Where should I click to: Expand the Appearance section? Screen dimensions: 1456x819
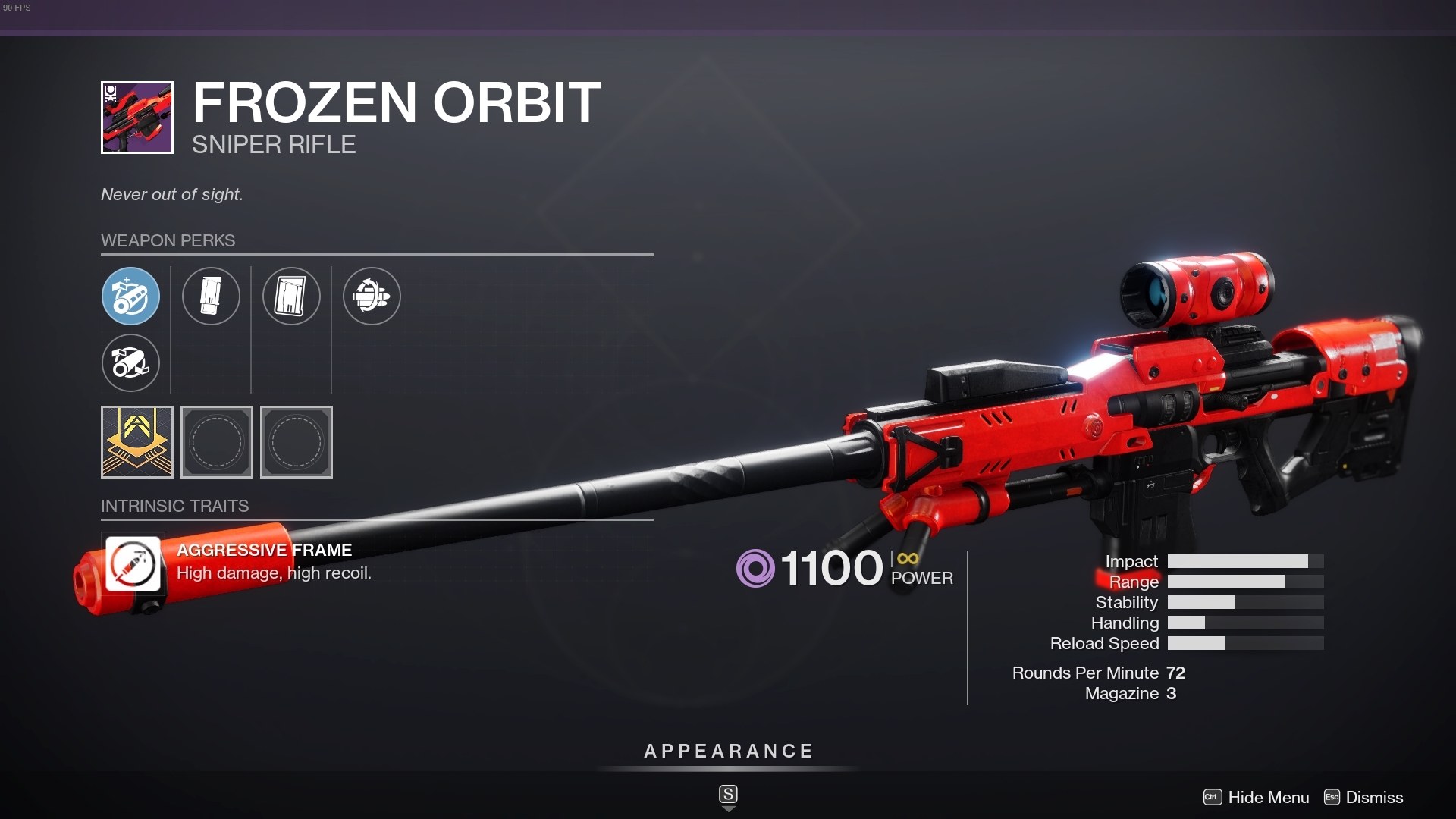point(727,752)
